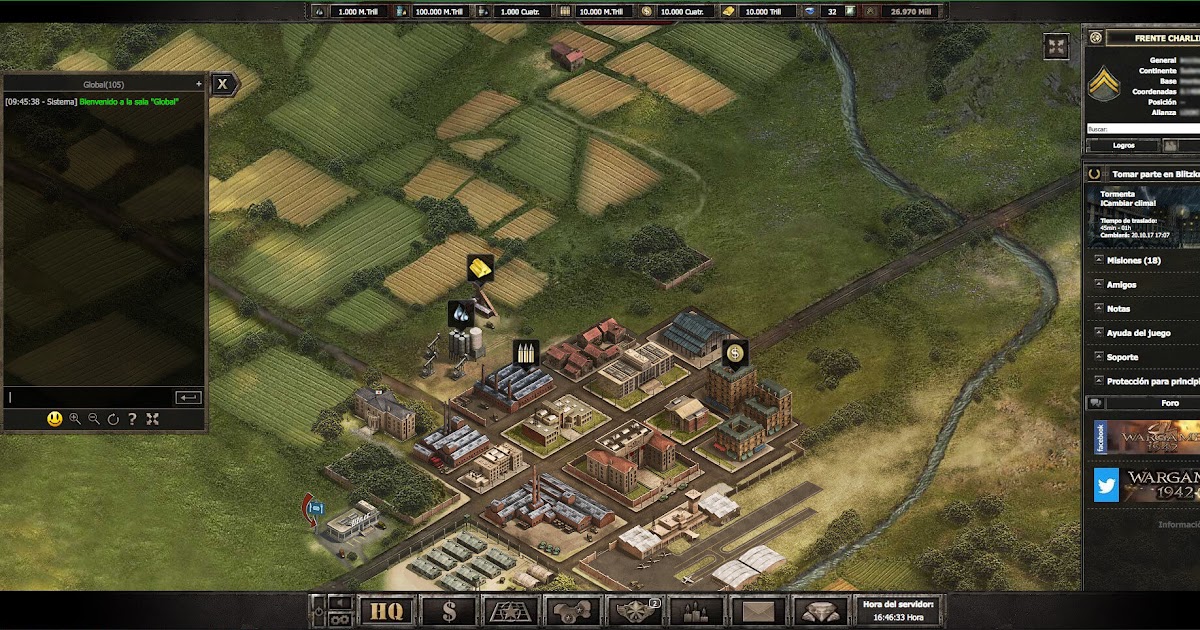
Task: Open the HQ headquarters menu
Action: point(386,610)
